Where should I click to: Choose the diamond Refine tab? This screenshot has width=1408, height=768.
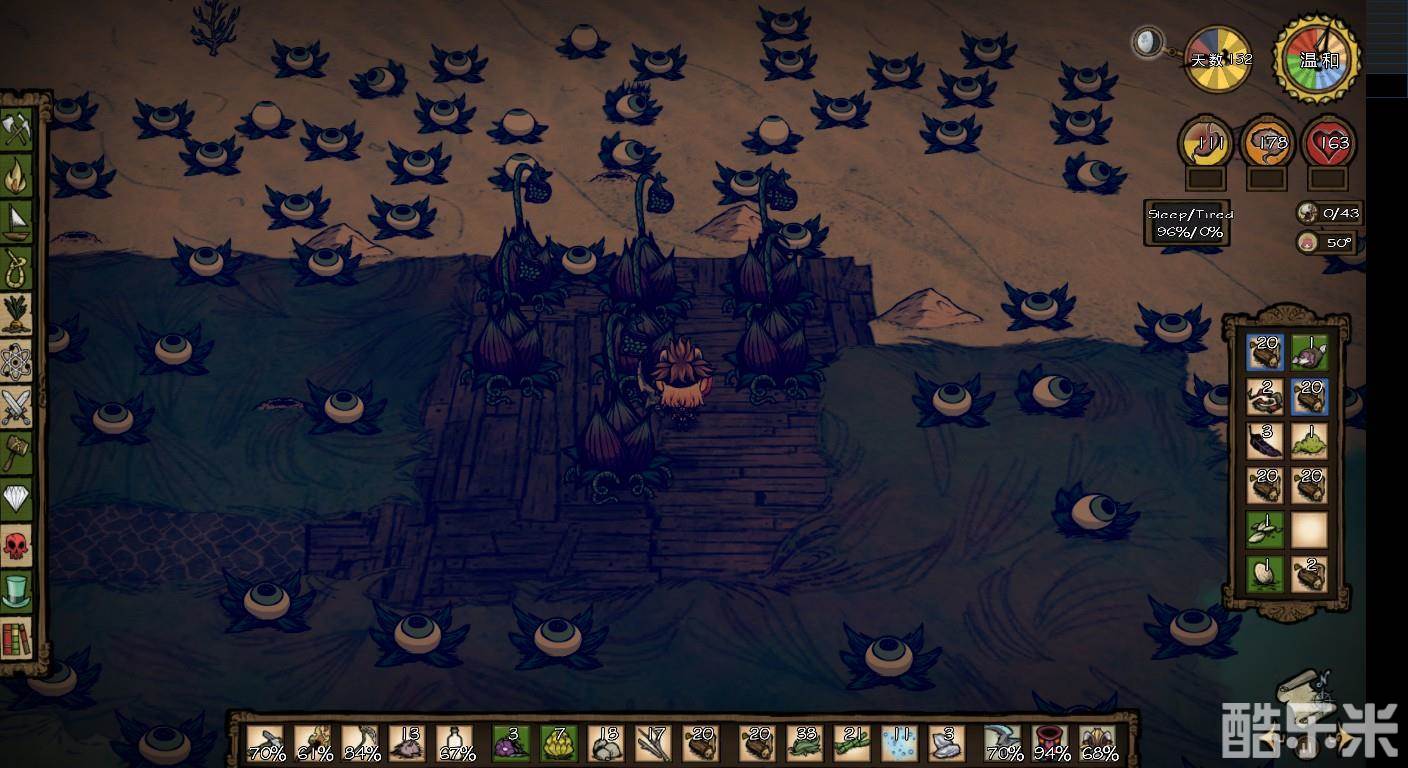click(x=17, y=498)
